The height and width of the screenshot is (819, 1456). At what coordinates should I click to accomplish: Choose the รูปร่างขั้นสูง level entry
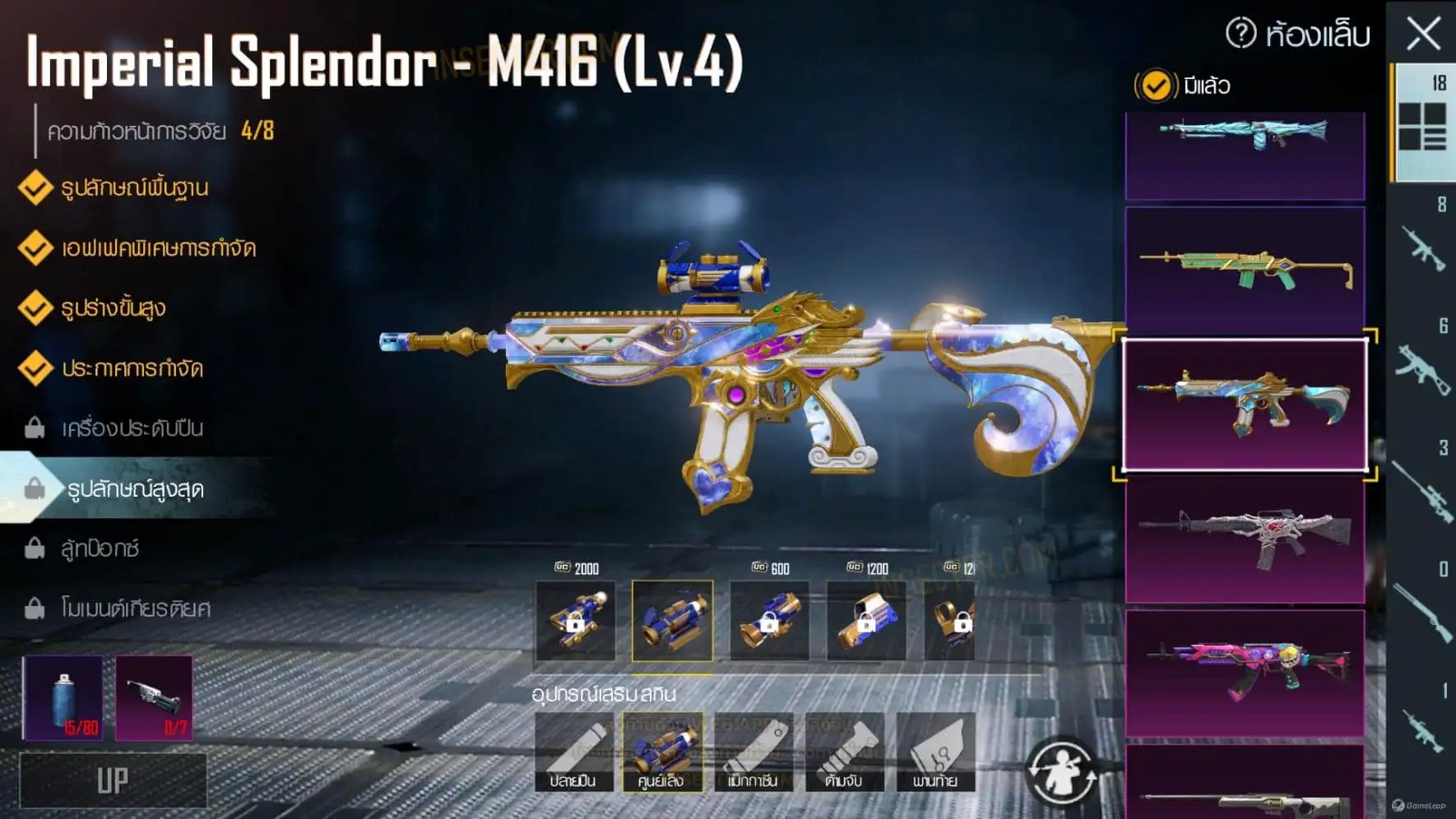[x=114, y=308]
